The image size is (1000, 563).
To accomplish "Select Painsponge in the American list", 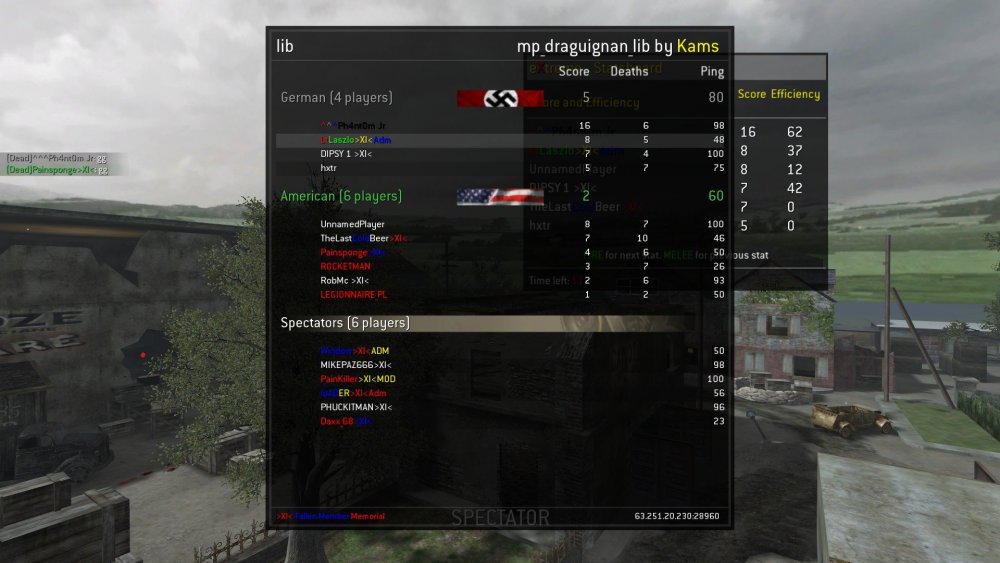I will 353,252.
